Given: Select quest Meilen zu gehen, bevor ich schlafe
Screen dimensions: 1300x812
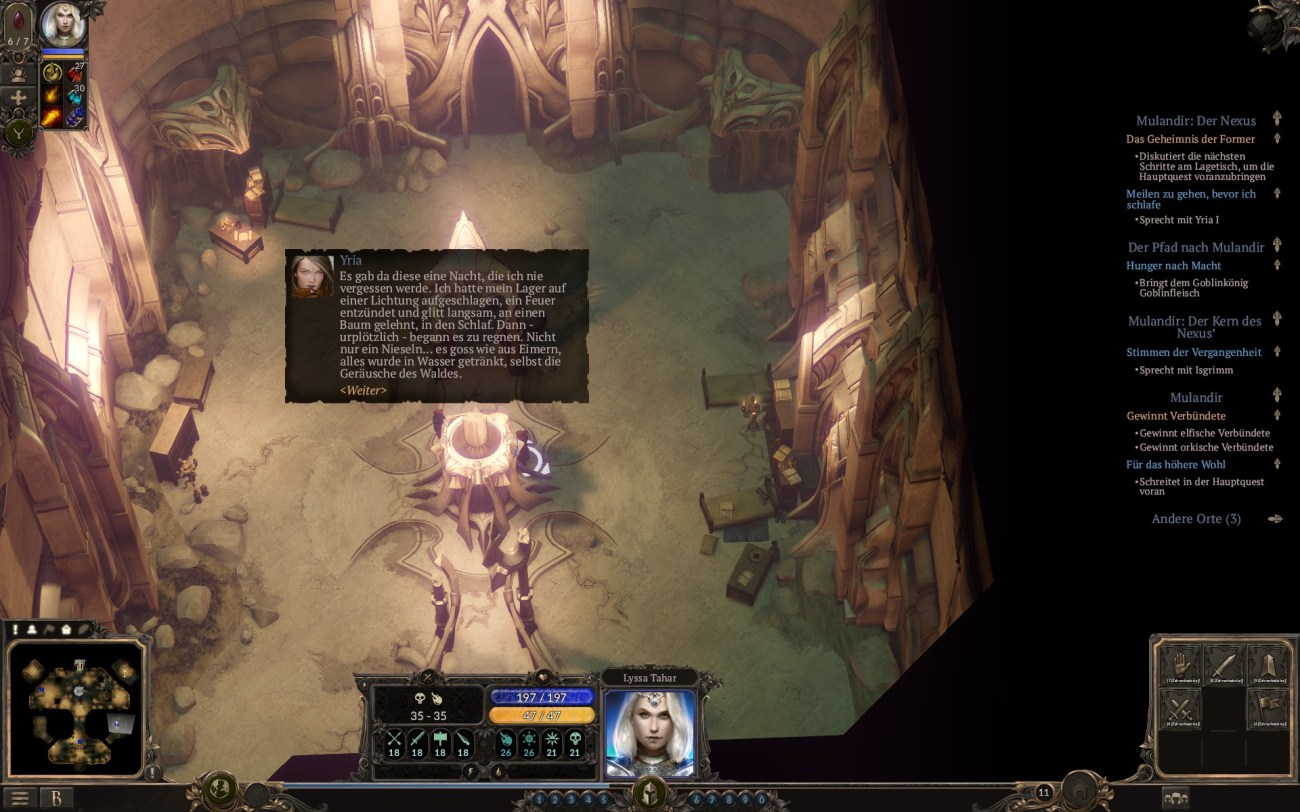Looking at the screenshot, I should coord(1190,199).
